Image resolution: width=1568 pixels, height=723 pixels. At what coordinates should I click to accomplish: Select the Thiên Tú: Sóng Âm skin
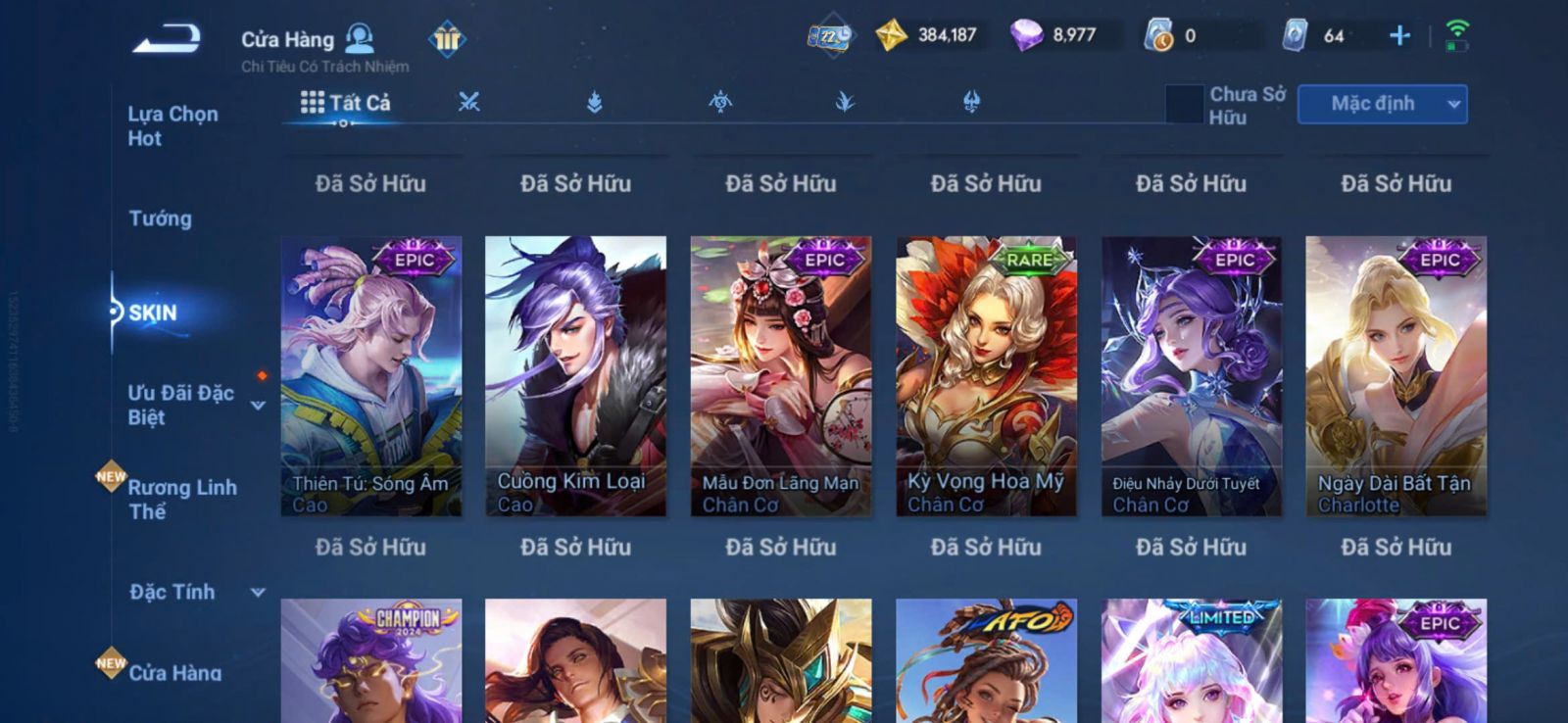[371, 375]
